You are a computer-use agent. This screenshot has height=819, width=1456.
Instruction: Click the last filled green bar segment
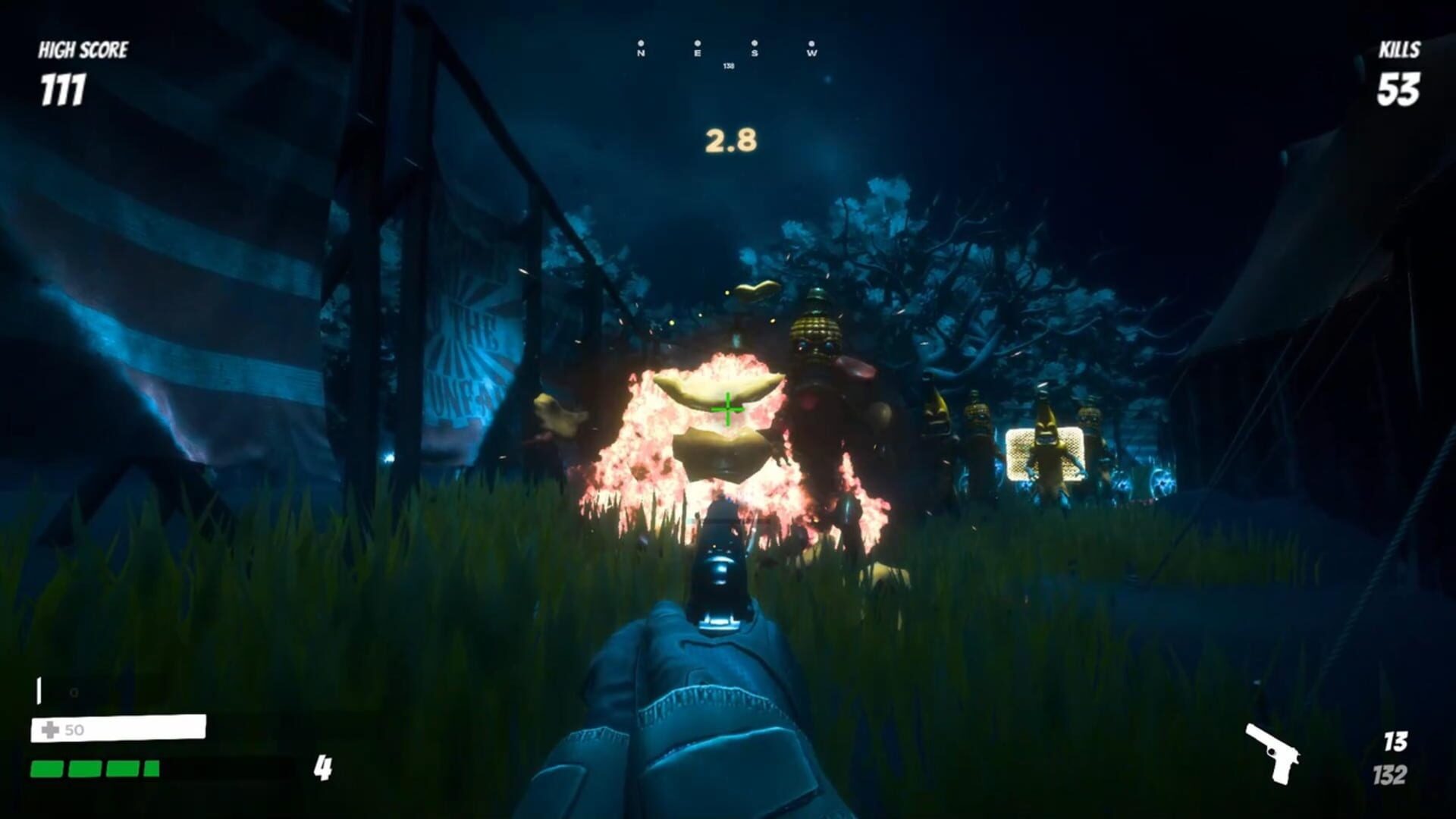point(151,769)
